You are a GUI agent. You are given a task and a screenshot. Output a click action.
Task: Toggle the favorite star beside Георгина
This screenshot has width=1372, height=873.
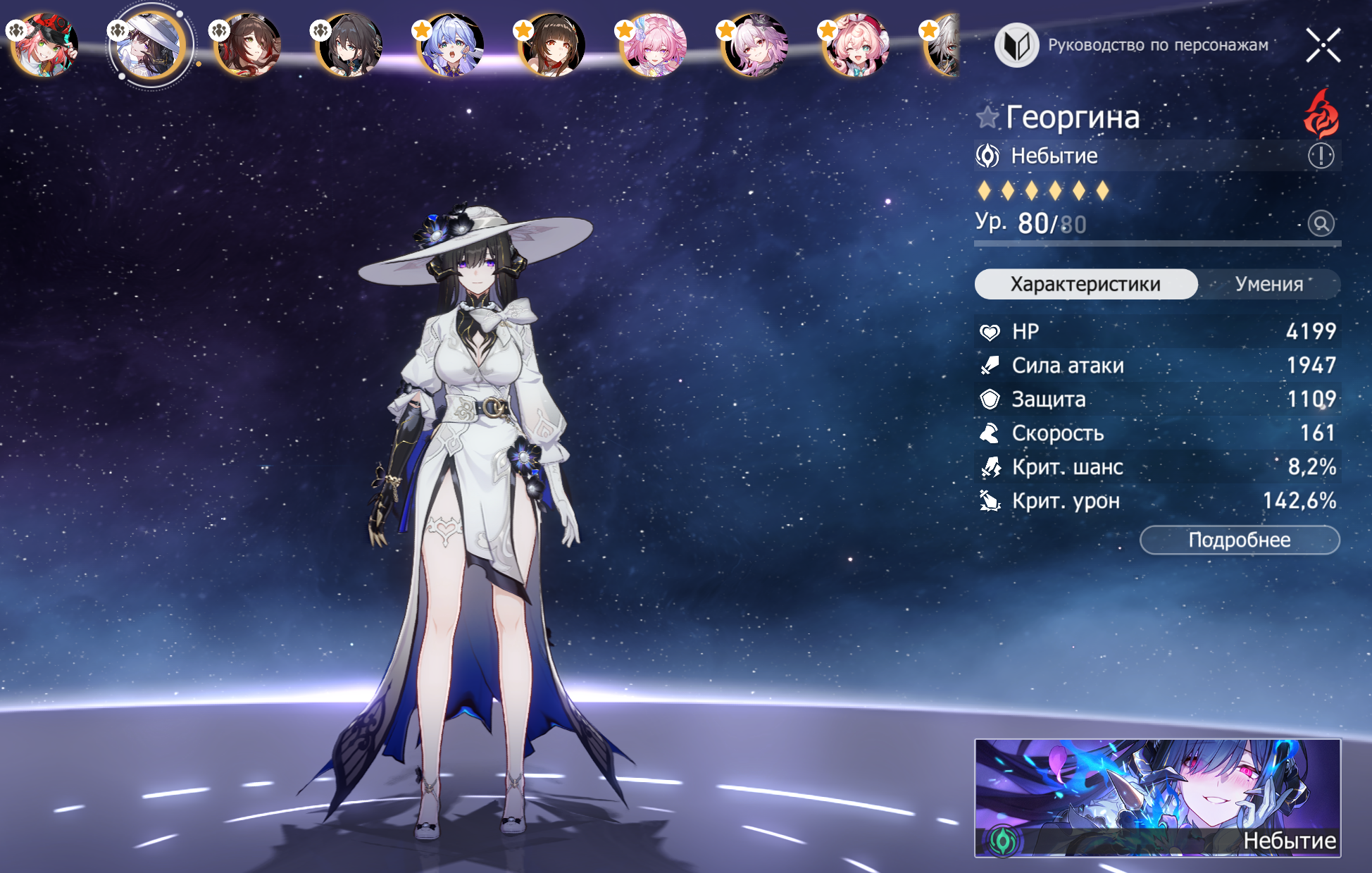[987, 117]
